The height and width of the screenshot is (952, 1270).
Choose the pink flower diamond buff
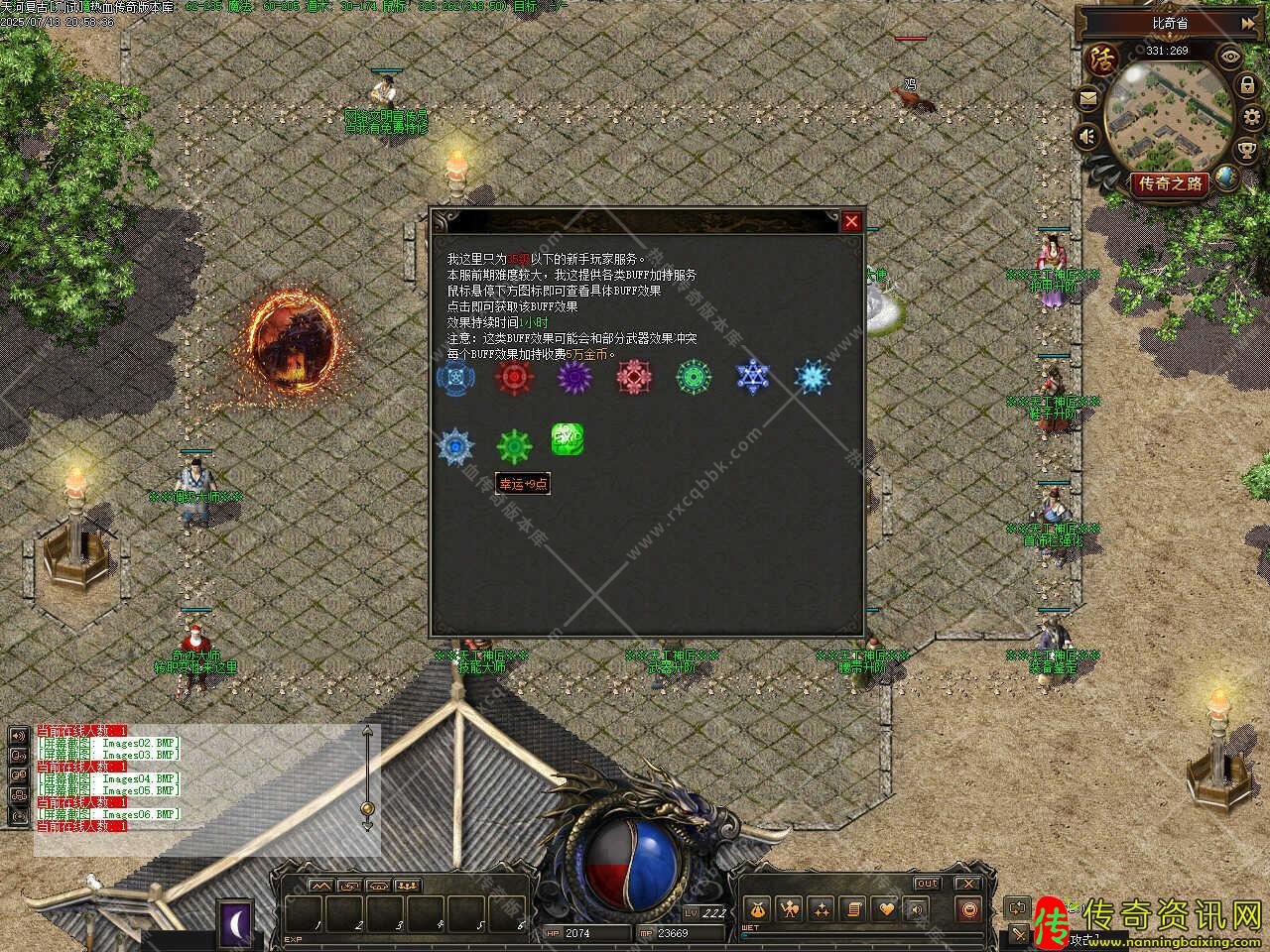633,377
